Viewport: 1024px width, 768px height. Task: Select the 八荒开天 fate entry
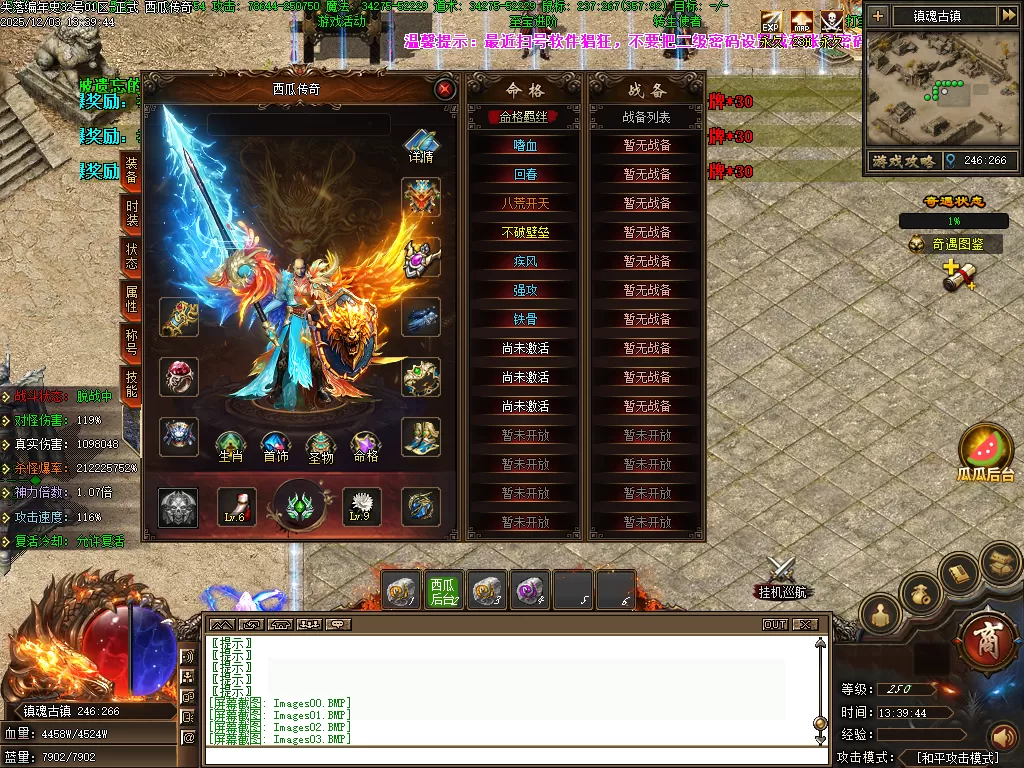tap(525, 203)
